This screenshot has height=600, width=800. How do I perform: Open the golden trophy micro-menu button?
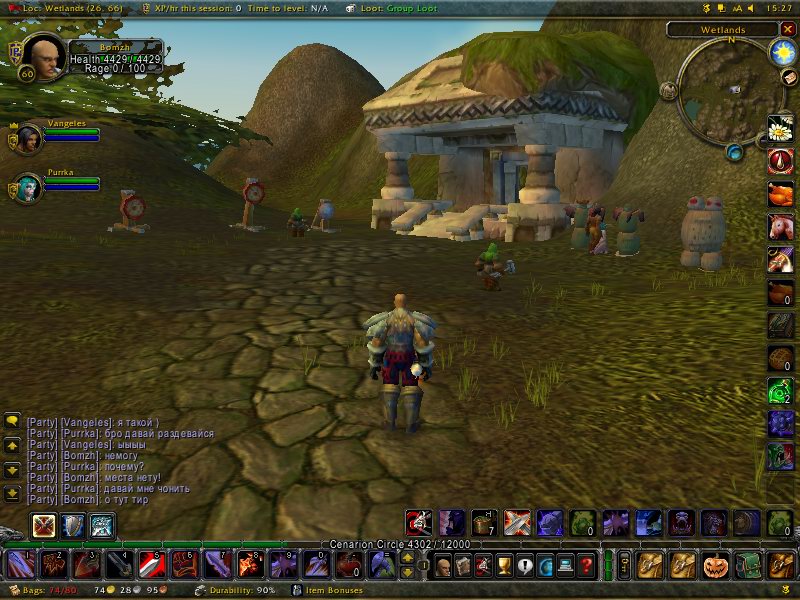pos(503,565)
